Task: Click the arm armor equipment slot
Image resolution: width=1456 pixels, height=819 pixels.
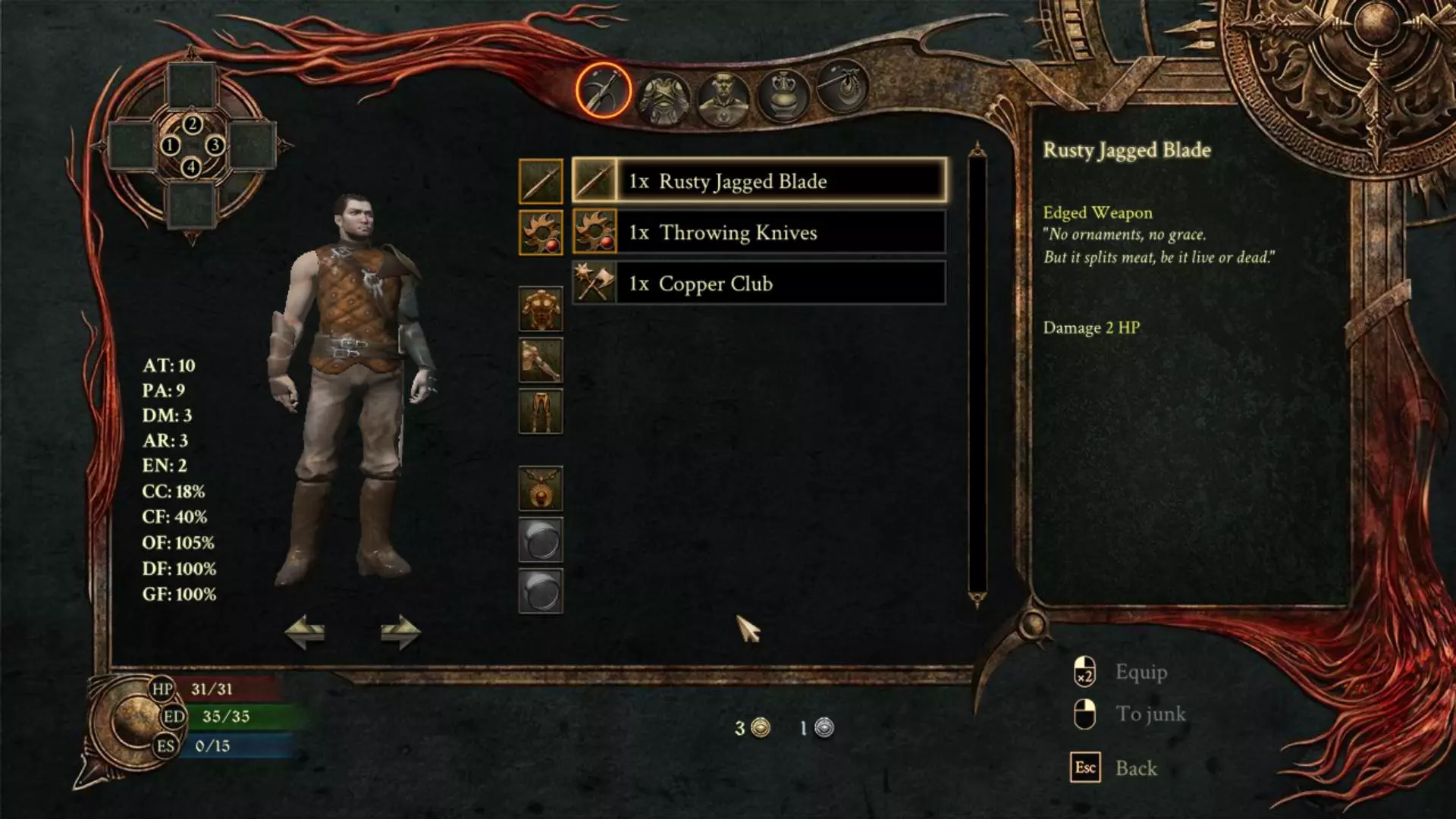Action: pyautogui.click(x=541, y=360)
